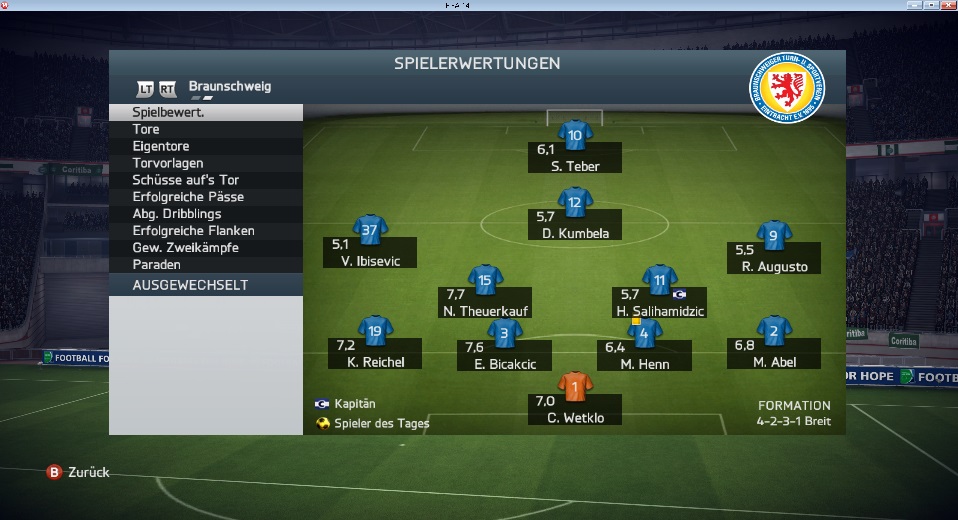
Task: Pick goalkeeper C. Wetklo
Action: coord(574,387)
